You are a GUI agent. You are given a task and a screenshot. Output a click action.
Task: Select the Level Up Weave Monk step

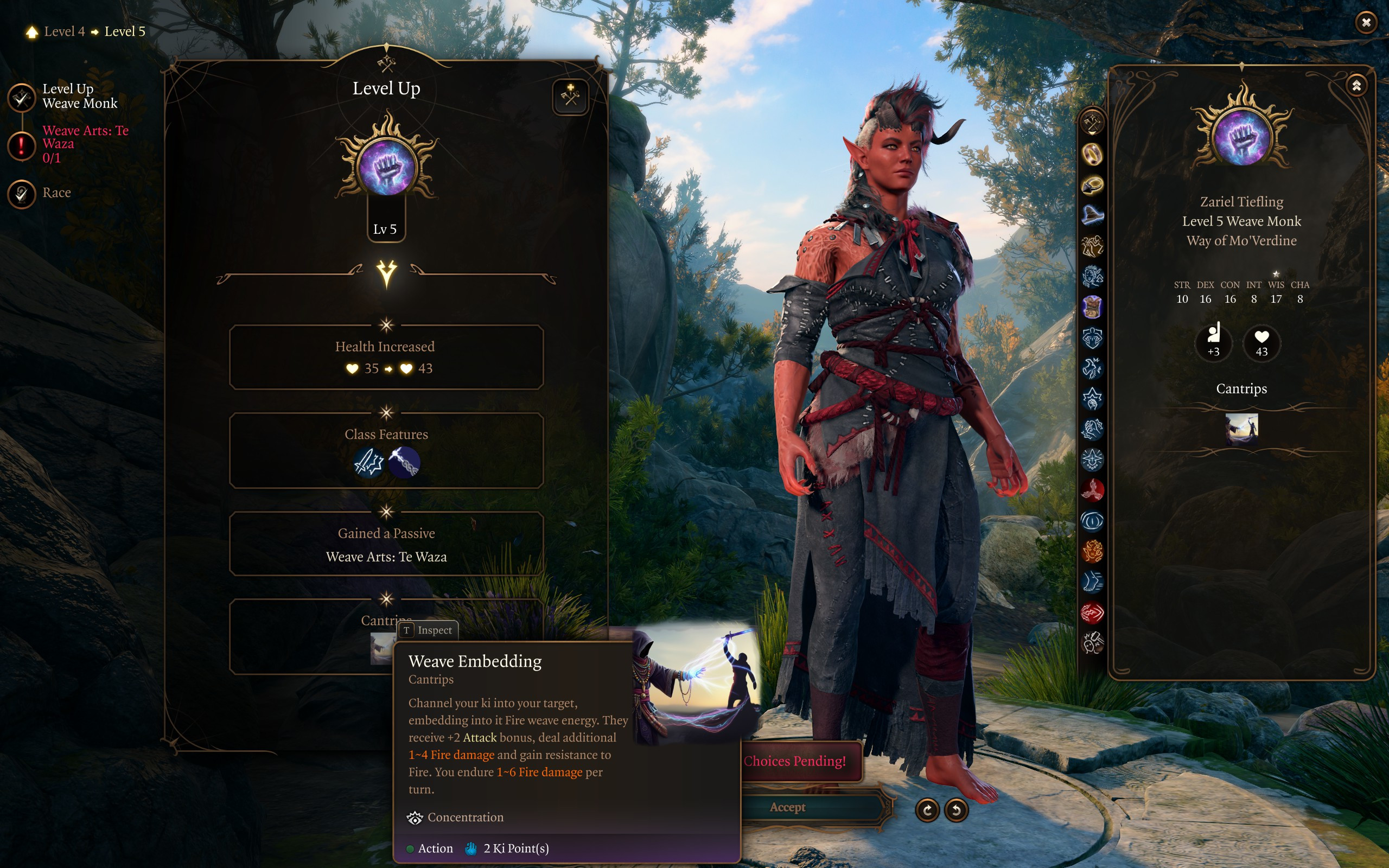[x=22, y=97]
